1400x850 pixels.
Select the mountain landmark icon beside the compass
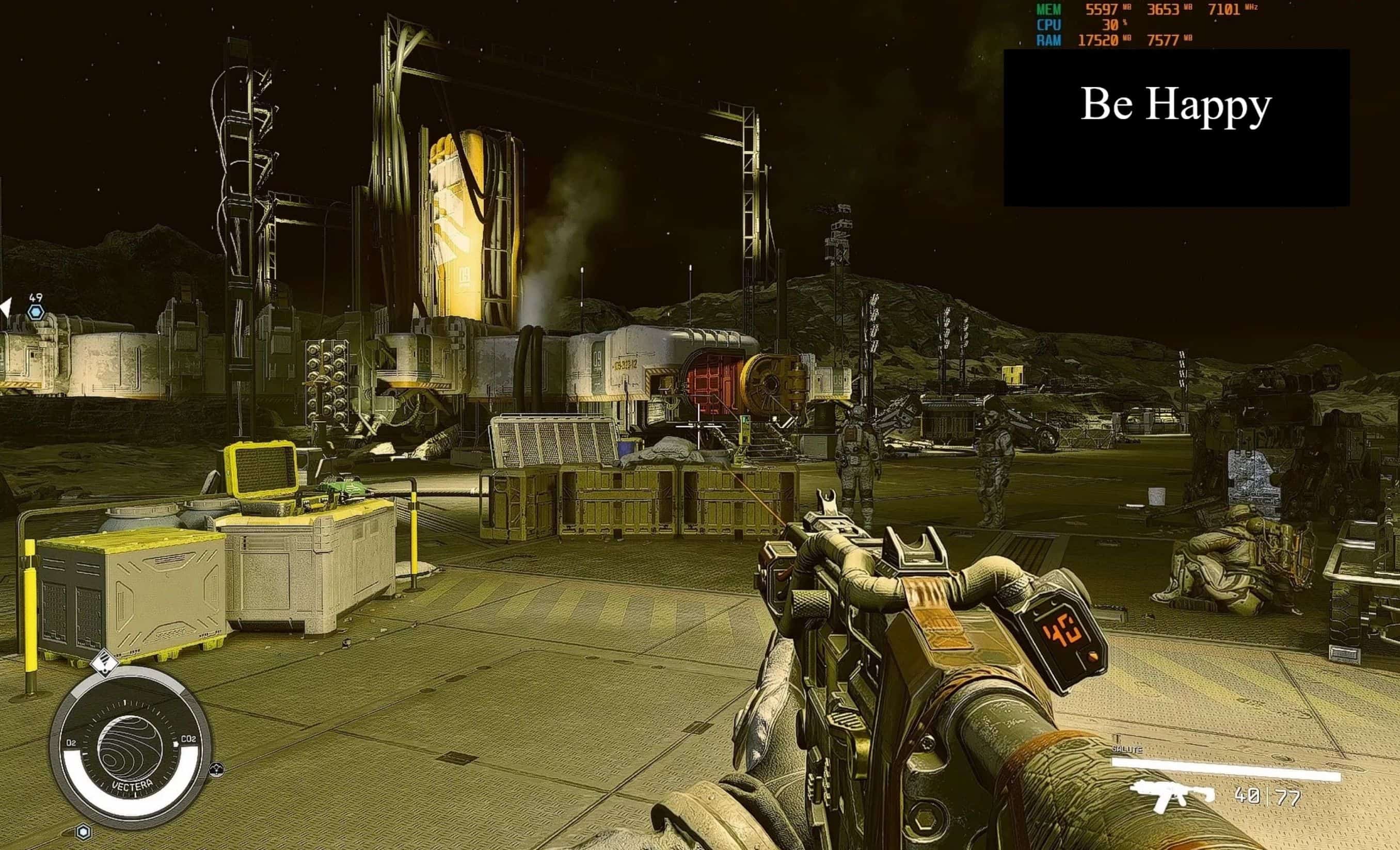coord(216,769)
